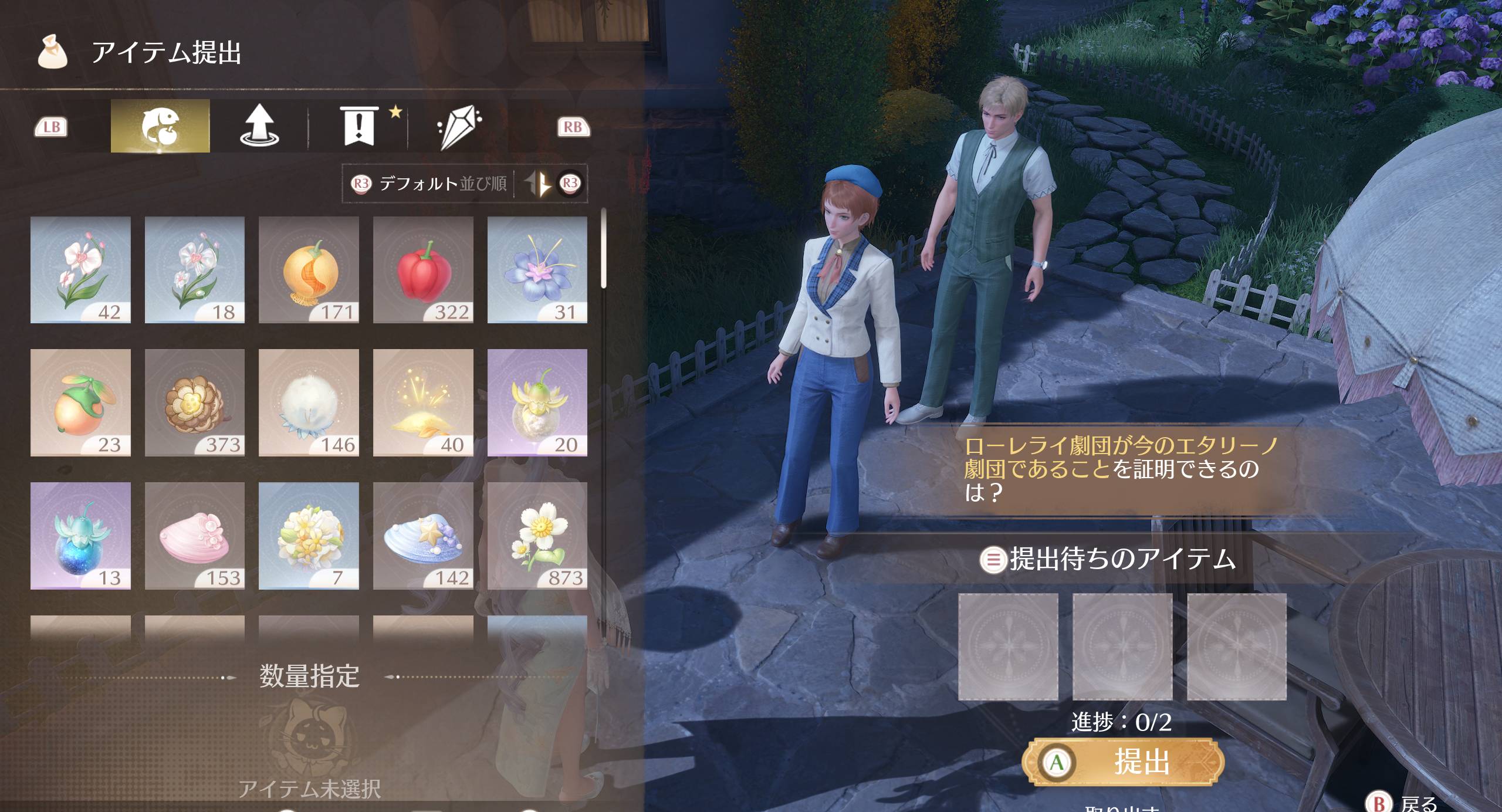Select the white orchid stack of 18
The height and width of the screenshot is (812, 1502).
click(195, 270)
